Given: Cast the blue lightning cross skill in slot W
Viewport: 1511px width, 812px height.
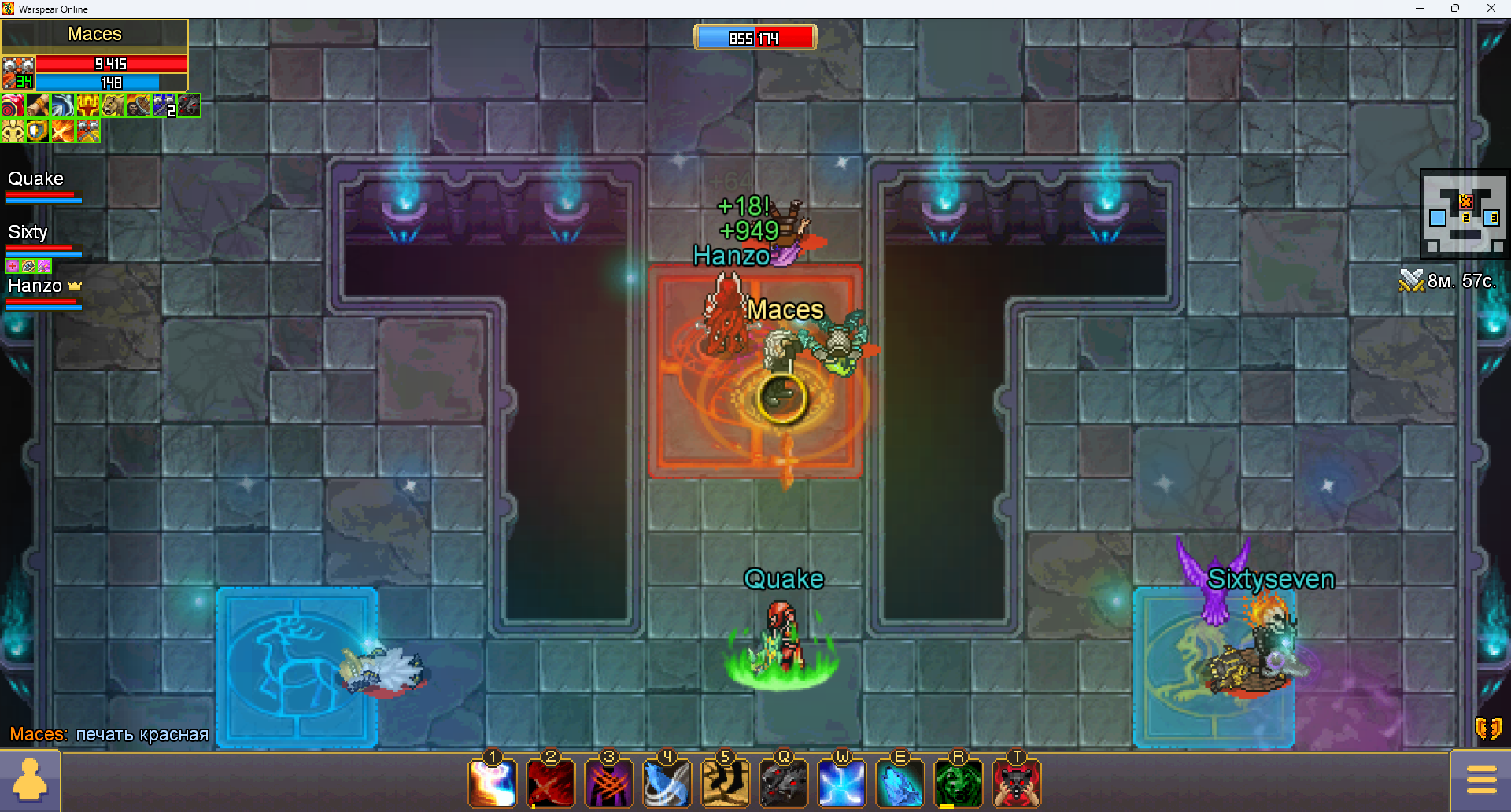Looking at the screenshot, I should (842, 784).
